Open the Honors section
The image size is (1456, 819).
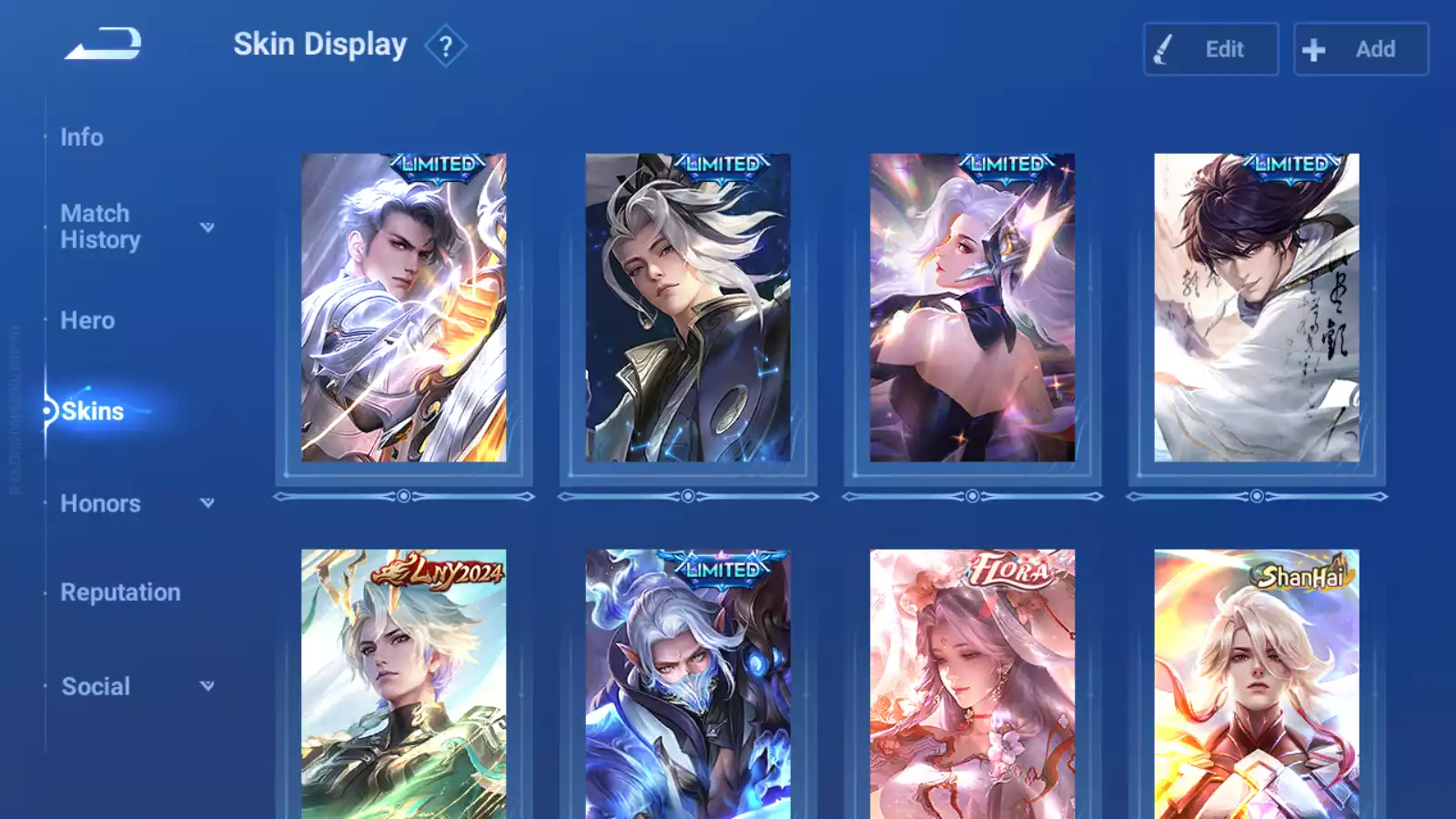point(100,503)
